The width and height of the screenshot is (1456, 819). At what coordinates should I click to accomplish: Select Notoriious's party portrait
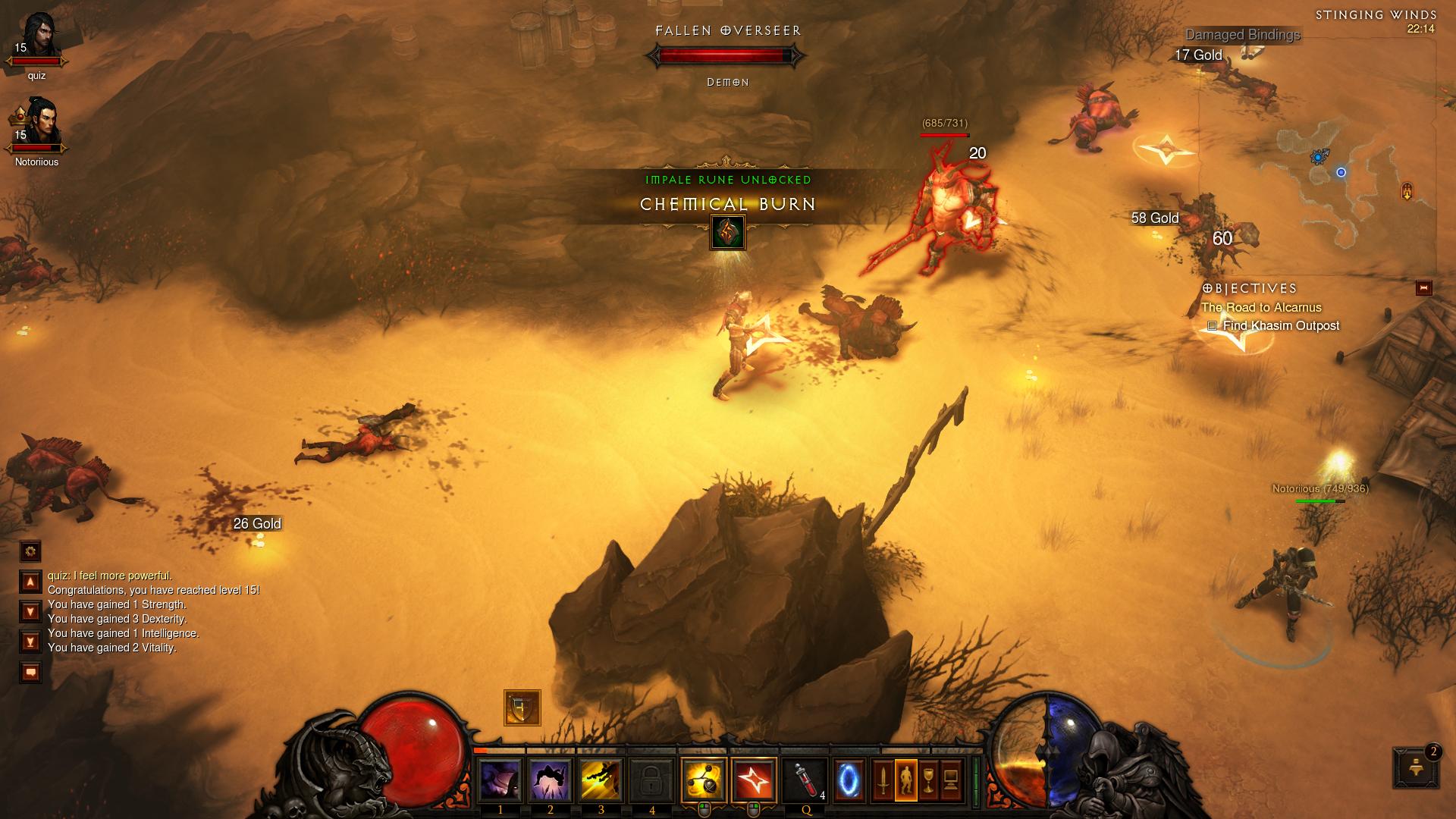coord(38,123)
